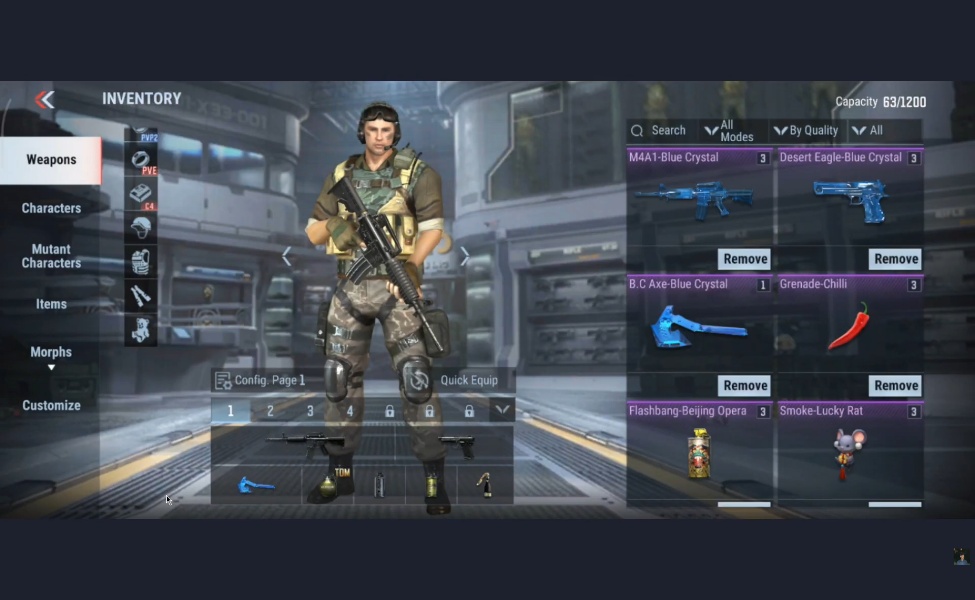Viewport: 975px width, 600px height.
Task: Open the Customize section
Action: pos(51,405)
